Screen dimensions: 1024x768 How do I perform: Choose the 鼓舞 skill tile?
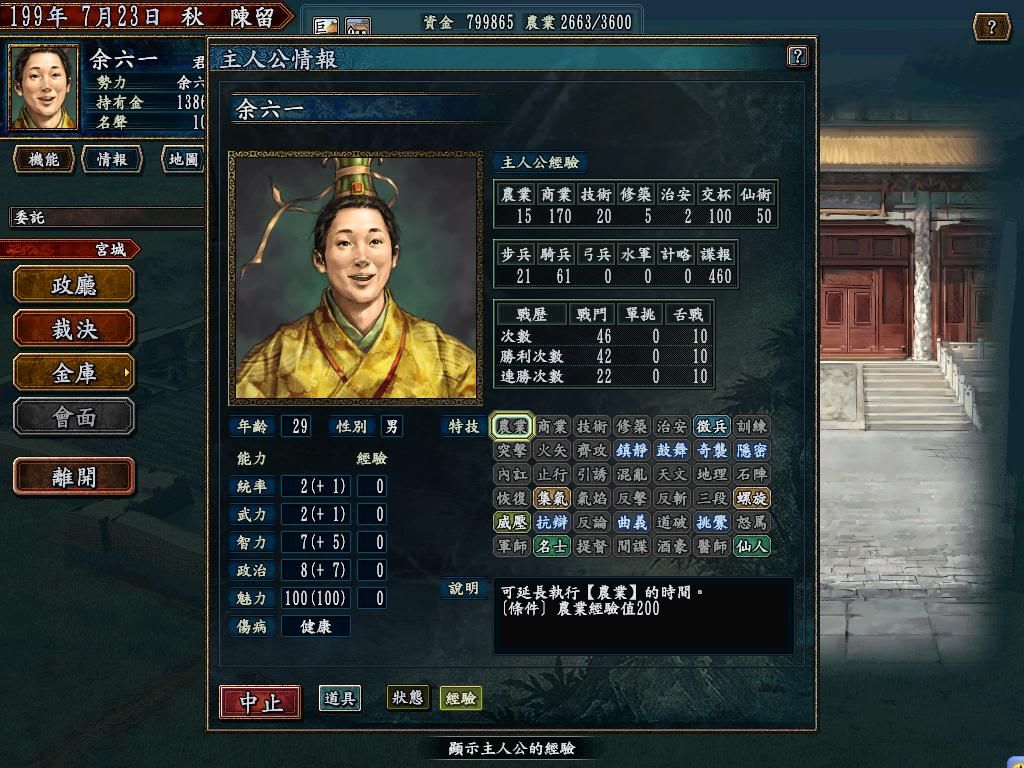(671, 450)
